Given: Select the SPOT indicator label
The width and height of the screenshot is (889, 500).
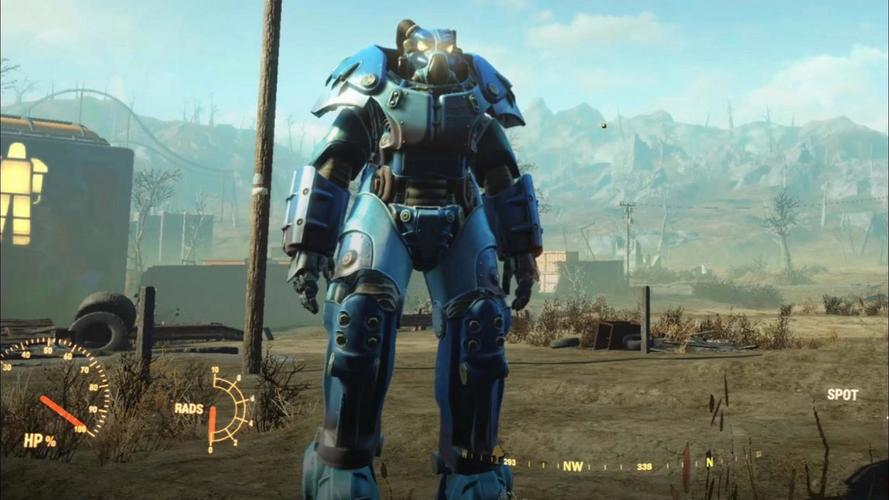Looking at the screenshot, I should (842, 395).
